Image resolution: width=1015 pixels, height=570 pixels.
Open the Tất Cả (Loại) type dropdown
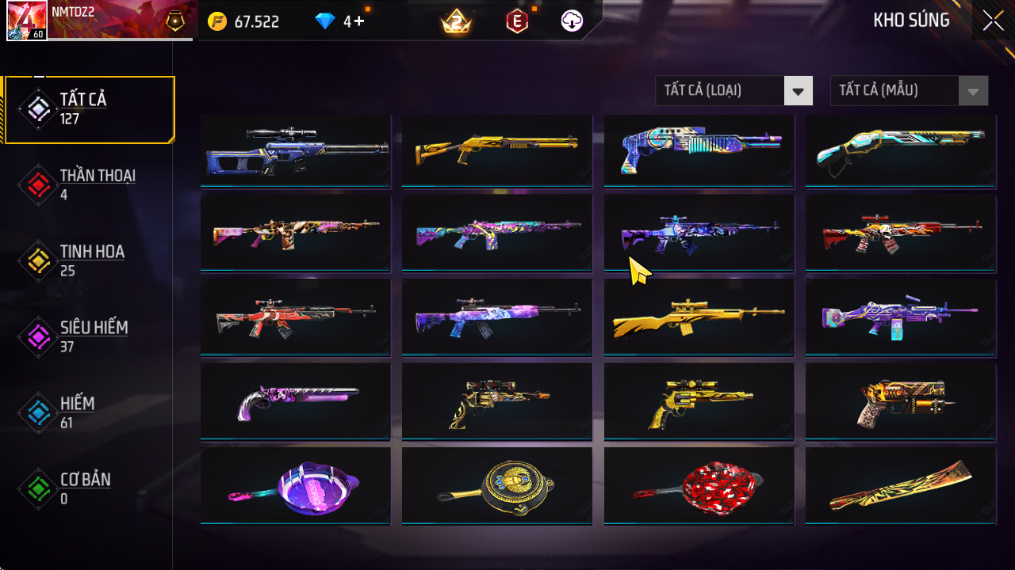tap(734, 91)
